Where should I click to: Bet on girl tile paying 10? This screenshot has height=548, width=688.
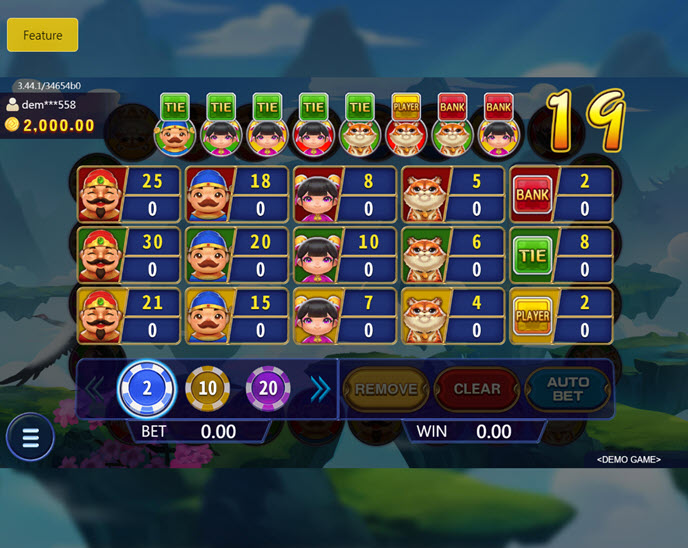pyautogui.click(x=345, y=255)
